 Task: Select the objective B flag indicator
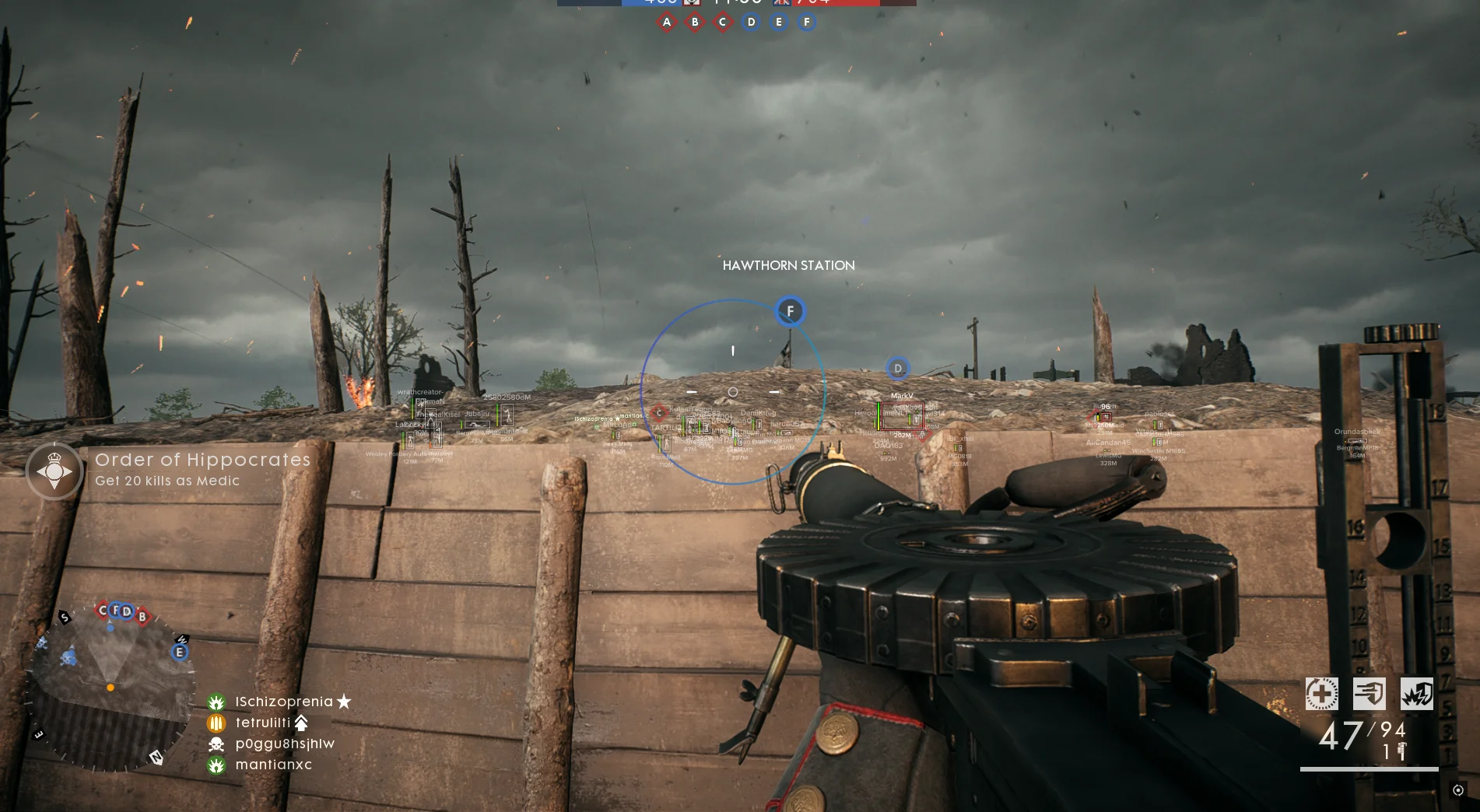pyautogui.click(x=695, y=23)
